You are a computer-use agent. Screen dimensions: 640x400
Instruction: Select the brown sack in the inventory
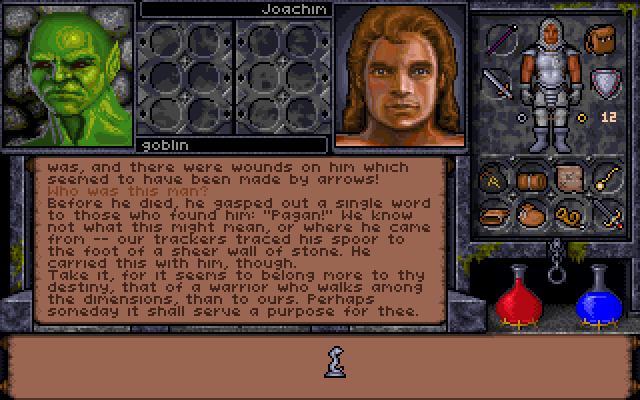pyautogui.click(x=531, y=214)
